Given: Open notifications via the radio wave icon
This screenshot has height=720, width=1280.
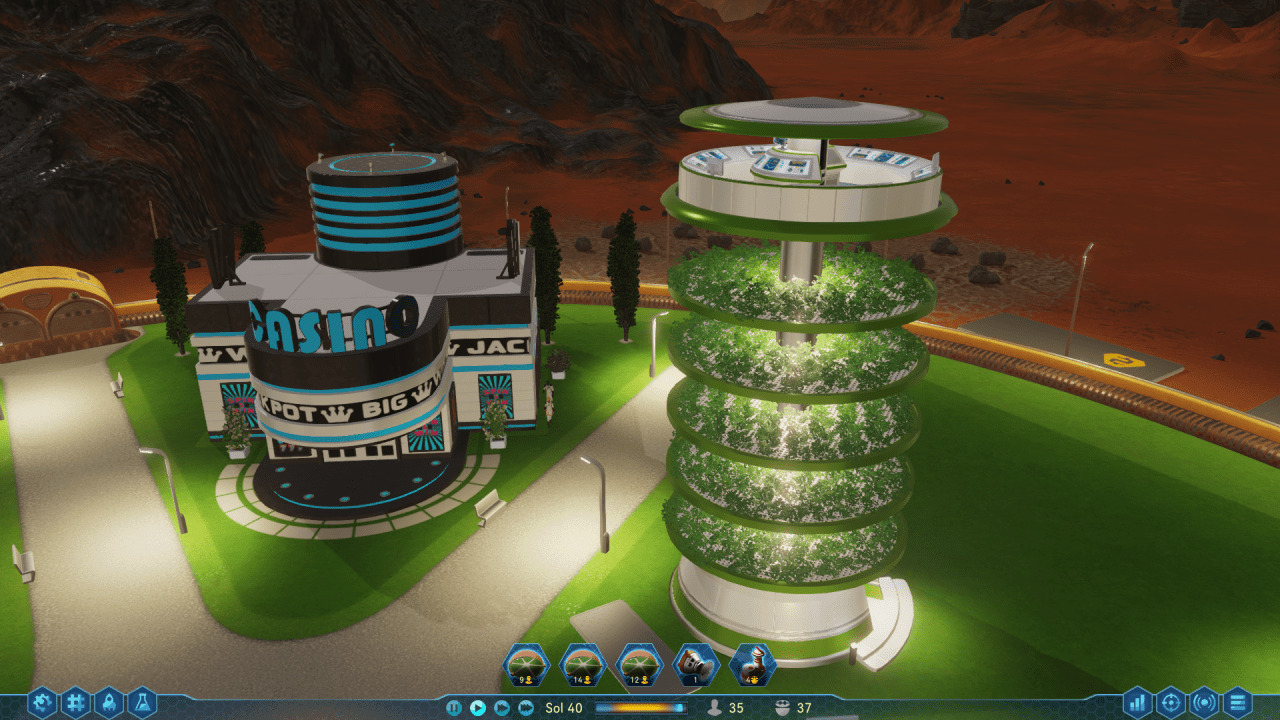Looking at the screenshot, I should click(x=1204, y=702).
